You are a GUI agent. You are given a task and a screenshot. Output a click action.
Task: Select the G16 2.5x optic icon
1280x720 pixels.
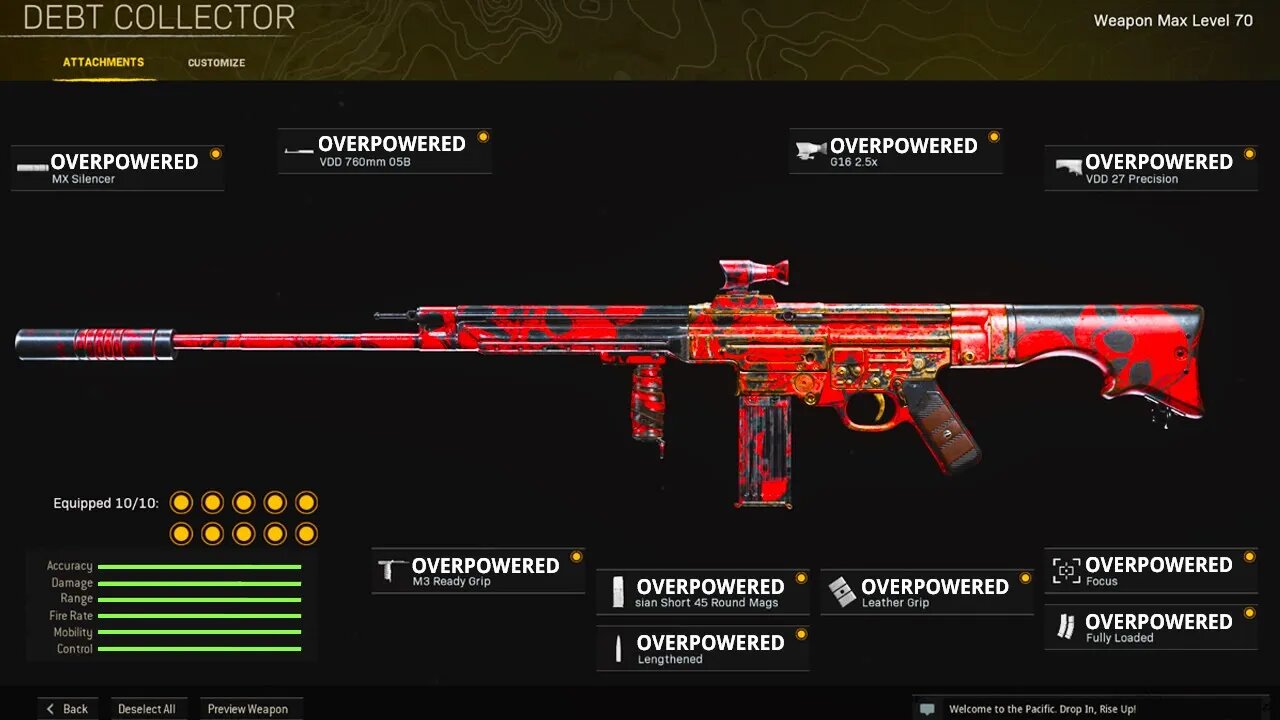[x=812, y=148]
